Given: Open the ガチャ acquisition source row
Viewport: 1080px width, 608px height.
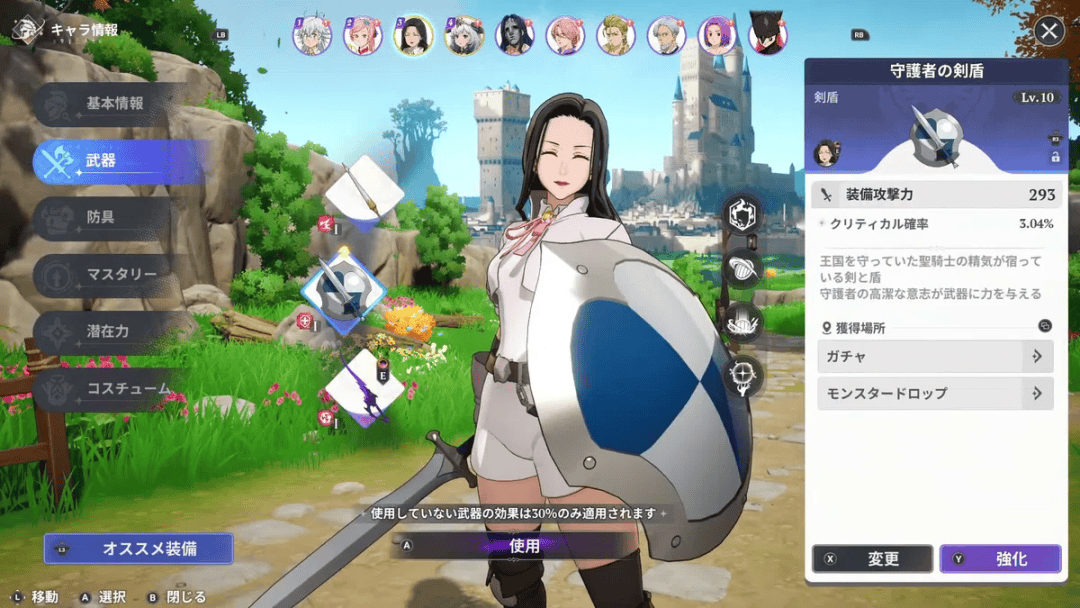Looking at the screenshot, I should tap(935, 356).
